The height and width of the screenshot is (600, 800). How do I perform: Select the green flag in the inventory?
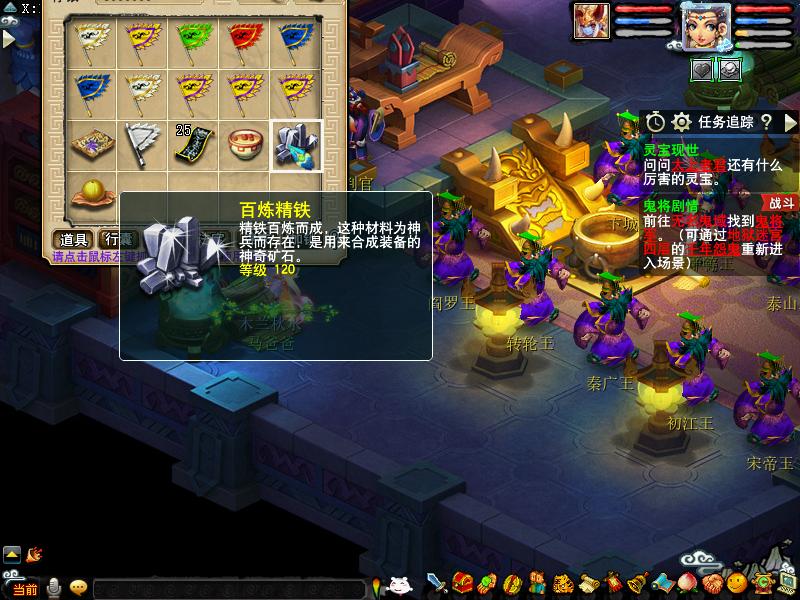click(x=194, y=41)
